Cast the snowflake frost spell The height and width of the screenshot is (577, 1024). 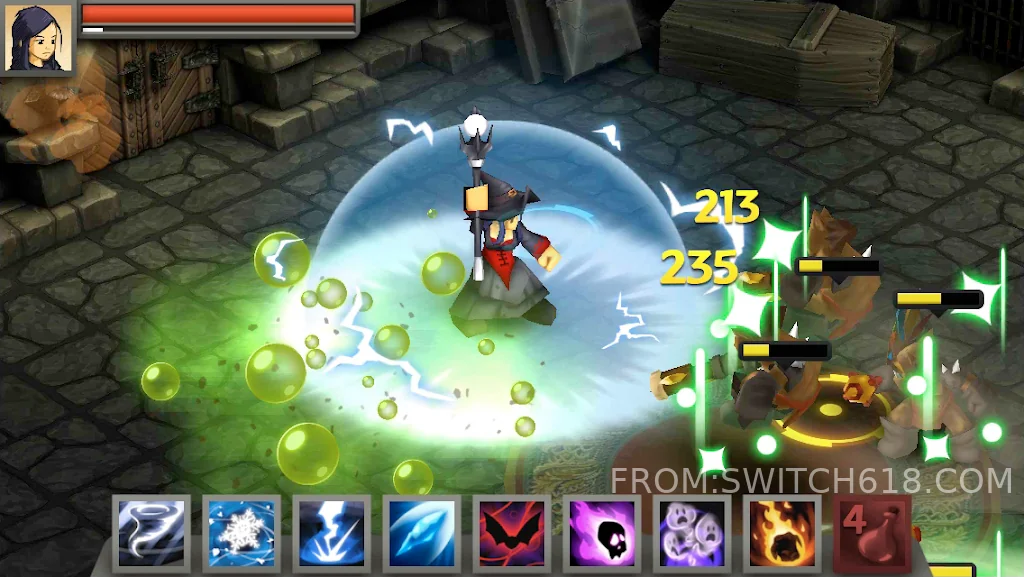[240, 532]
